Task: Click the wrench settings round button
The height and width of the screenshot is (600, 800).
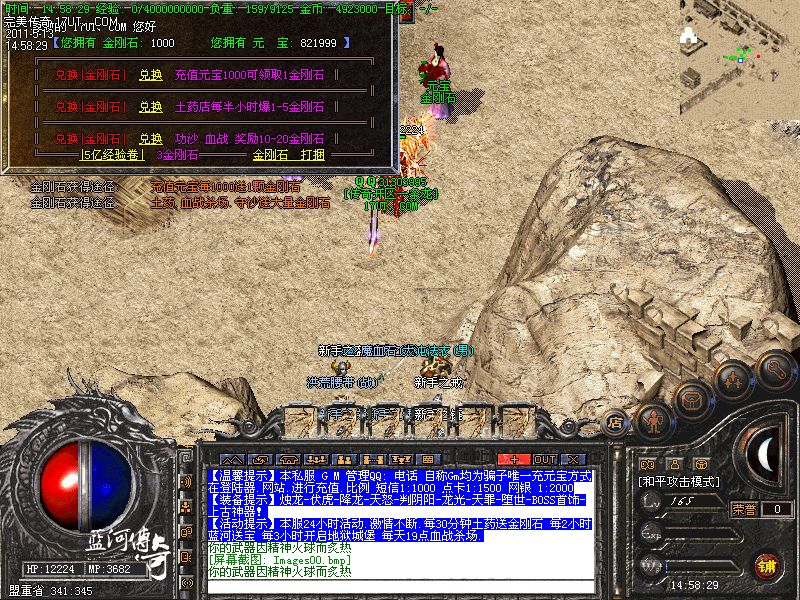Action: pyautogui.click(x=775, y=370)
